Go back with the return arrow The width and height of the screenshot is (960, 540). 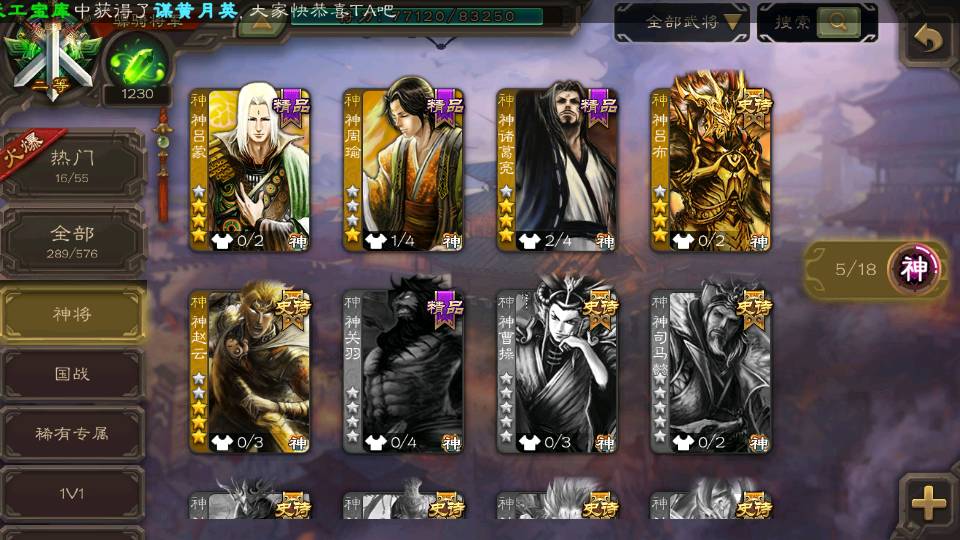[x=929, y=39]
